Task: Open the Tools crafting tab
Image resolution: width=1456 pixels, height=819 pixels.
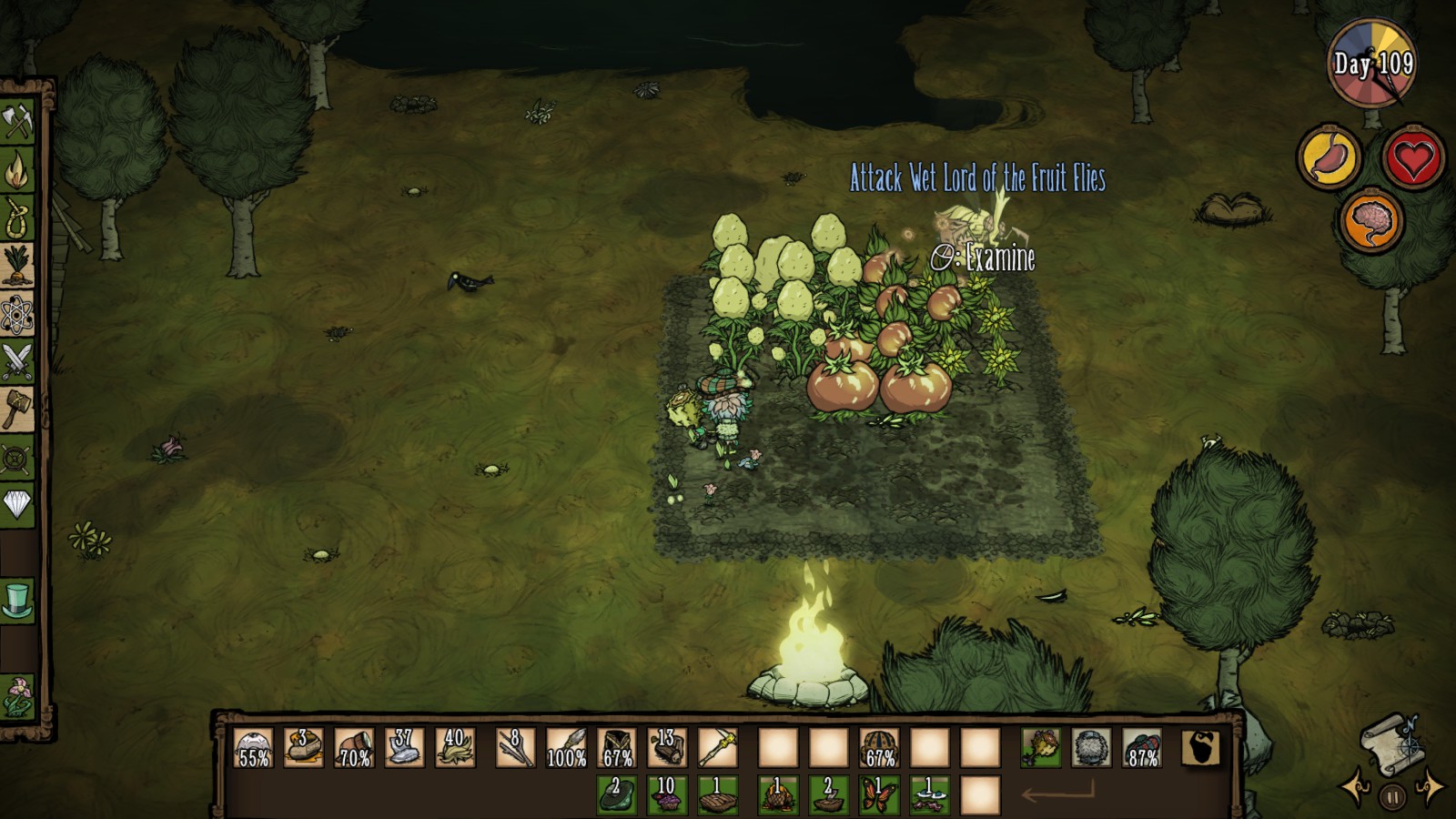Action: [x=17, y=122]
